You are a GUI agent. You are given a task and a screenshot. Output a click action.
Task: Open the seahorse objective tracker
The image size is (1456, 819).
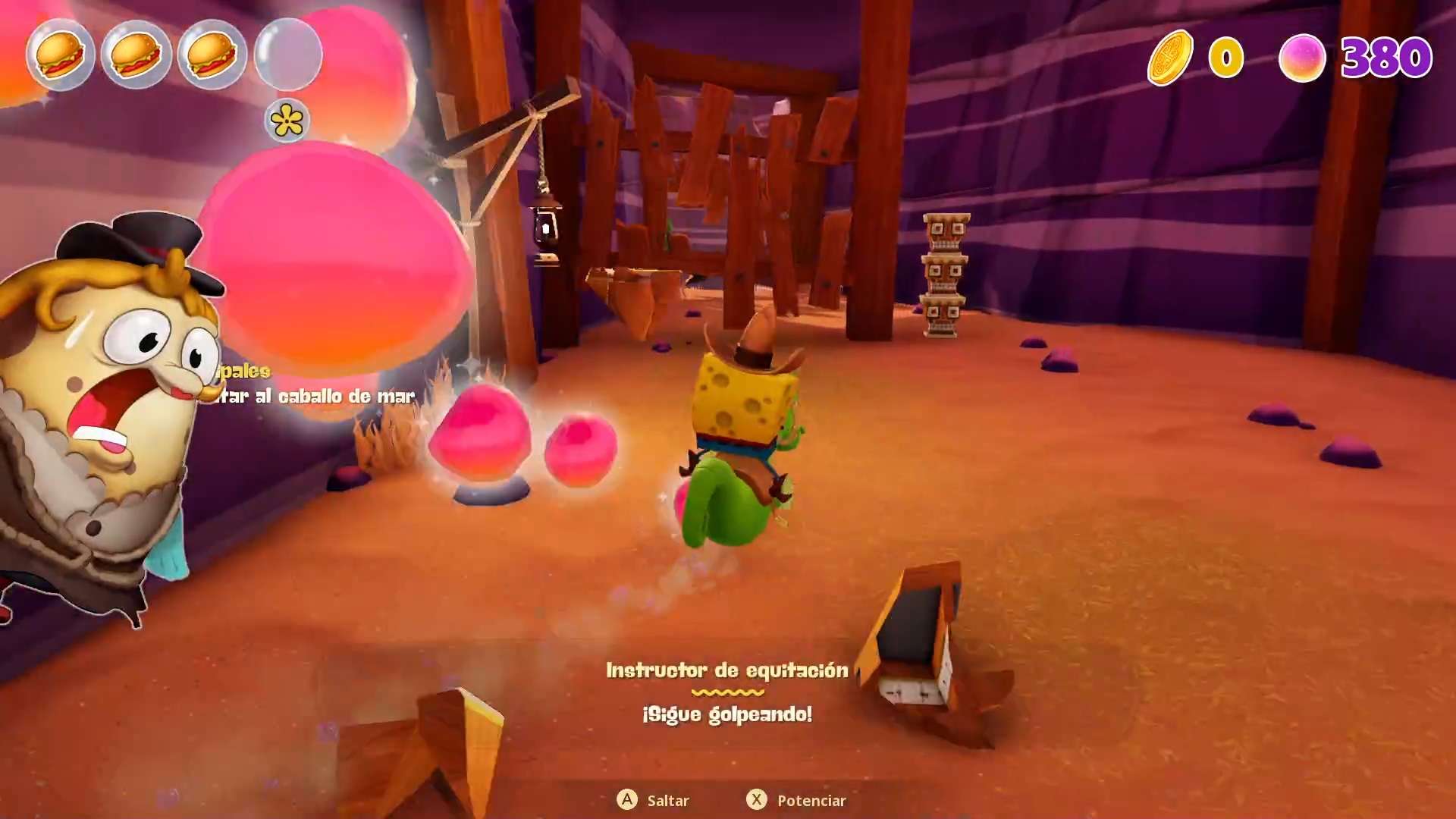coord(315,394)
